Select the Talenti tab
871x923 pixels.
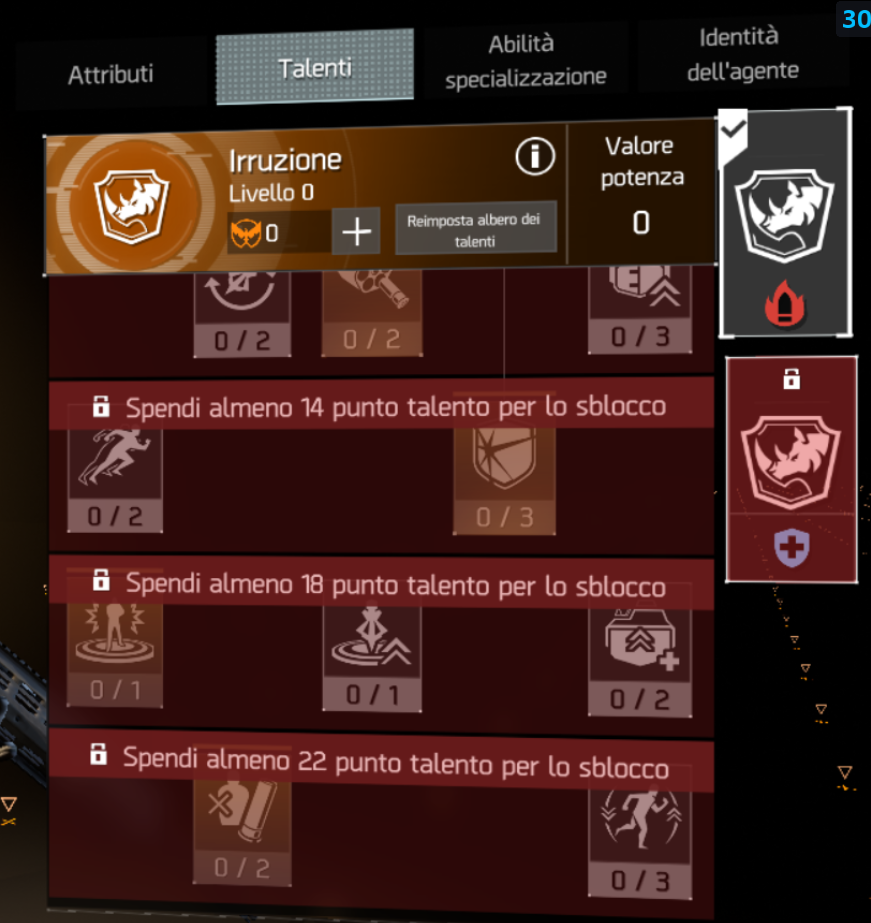click(x=315, y=67)
